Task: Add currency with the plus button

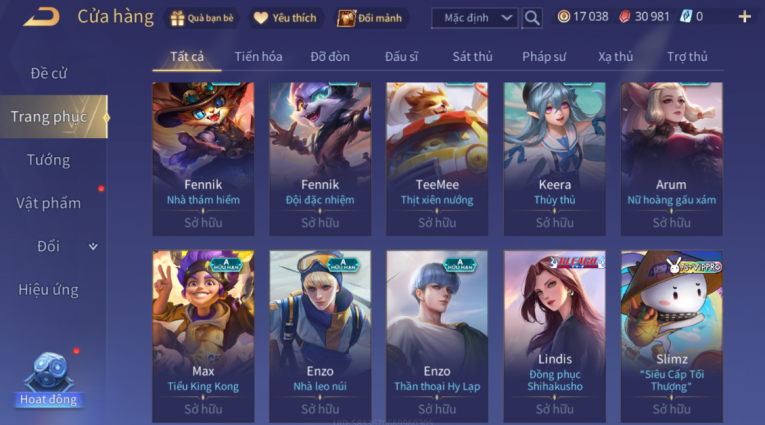Action: click(744, 17)
